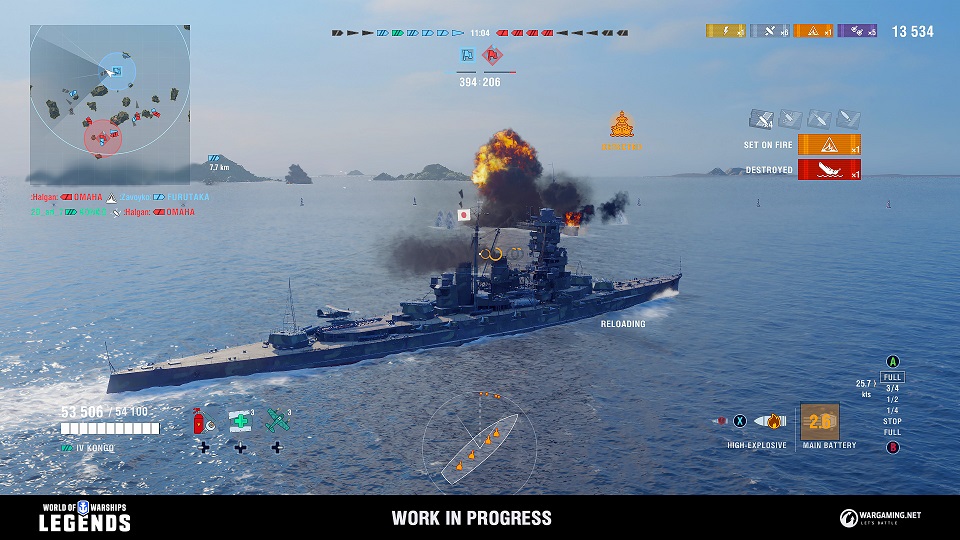Screen dimensions: 960x540
Task: Click the ship damage silhouette indicator
Action: pos(480,440)
